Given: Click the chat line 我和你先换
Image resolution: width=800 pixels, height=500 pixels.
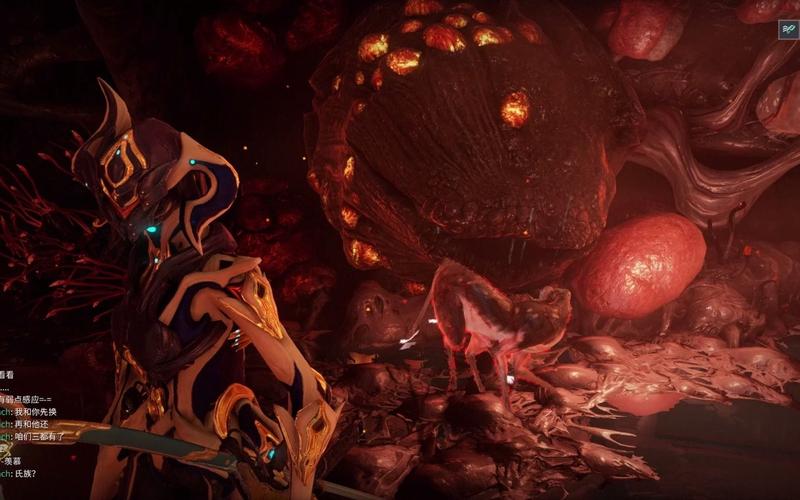Looking at the screenshot, I should tap(34, 411).
